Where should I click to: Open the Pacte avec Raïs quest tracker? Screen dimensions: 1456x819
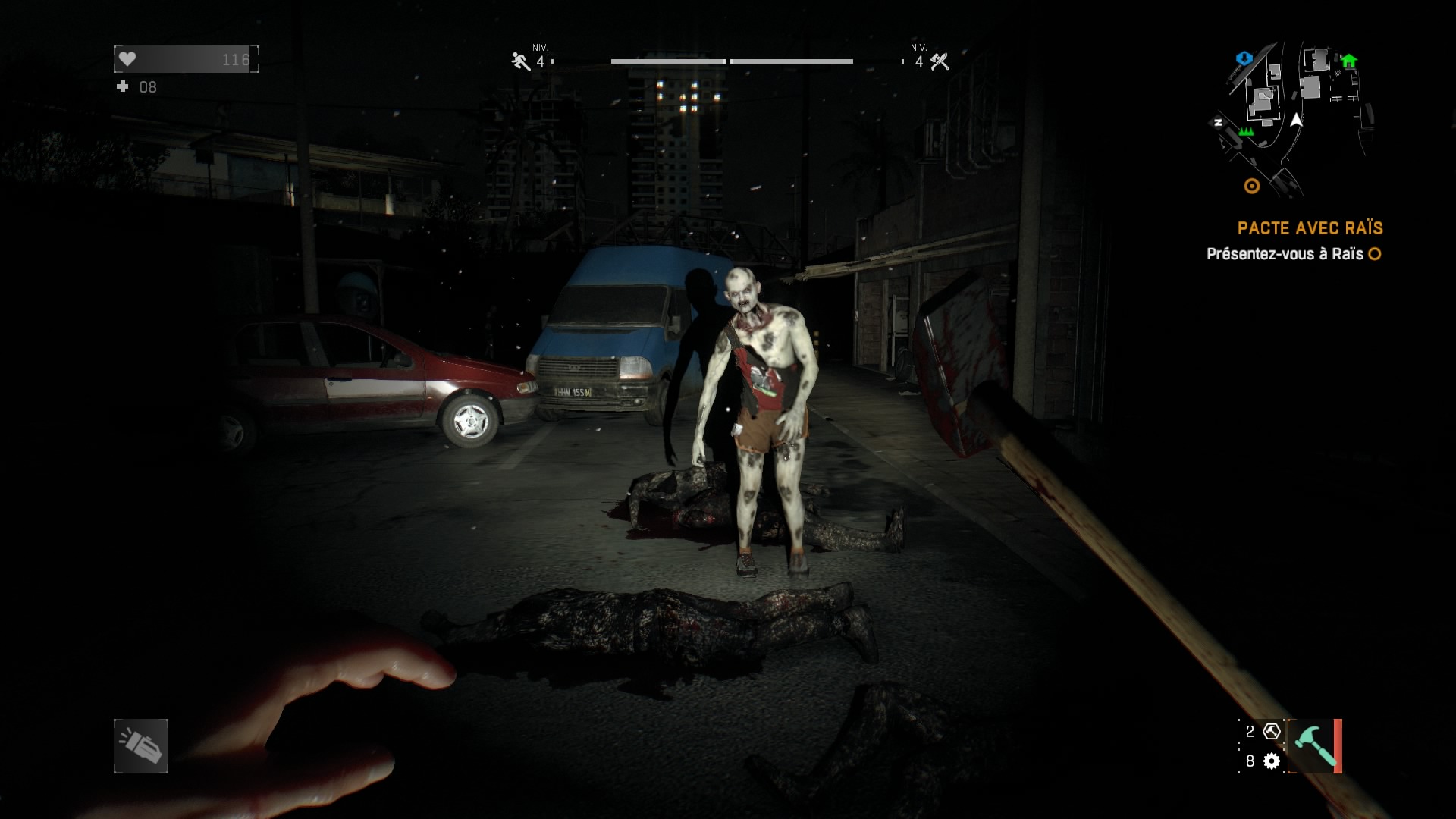pyautogui.click(x=1310, y=228)
